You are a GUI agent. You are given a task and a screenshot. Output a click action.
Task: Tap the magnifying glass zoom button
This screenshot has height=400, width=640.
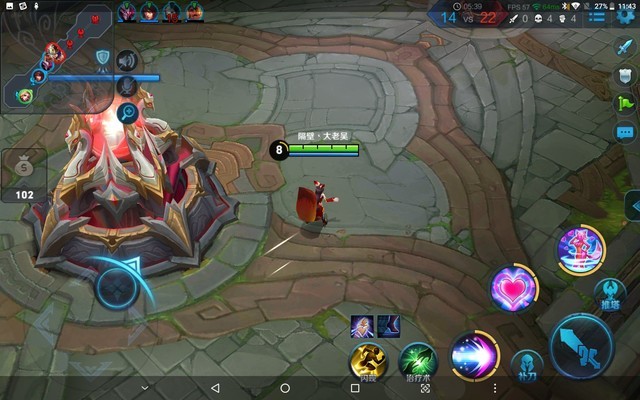(127, 113)
